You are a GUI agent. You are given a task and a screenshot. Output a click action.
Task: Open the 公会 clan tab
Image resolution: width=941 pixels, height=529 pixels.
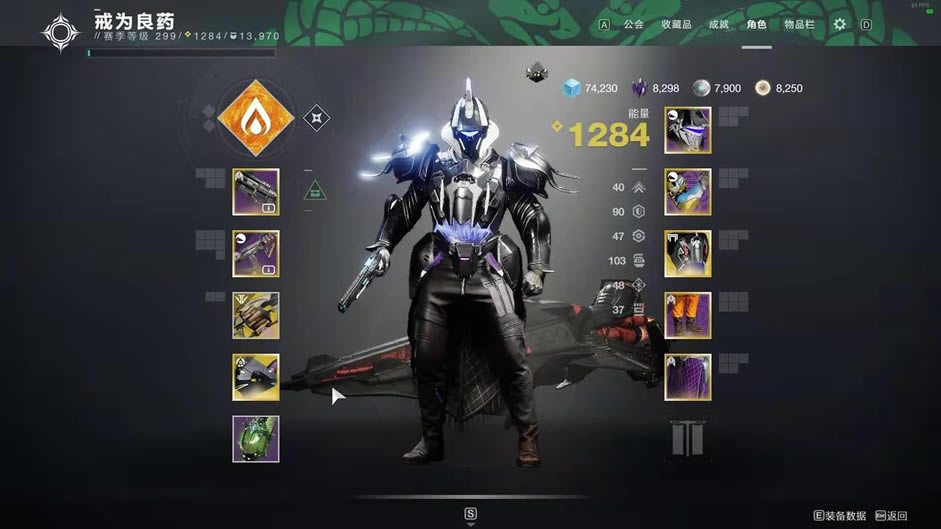633,24
